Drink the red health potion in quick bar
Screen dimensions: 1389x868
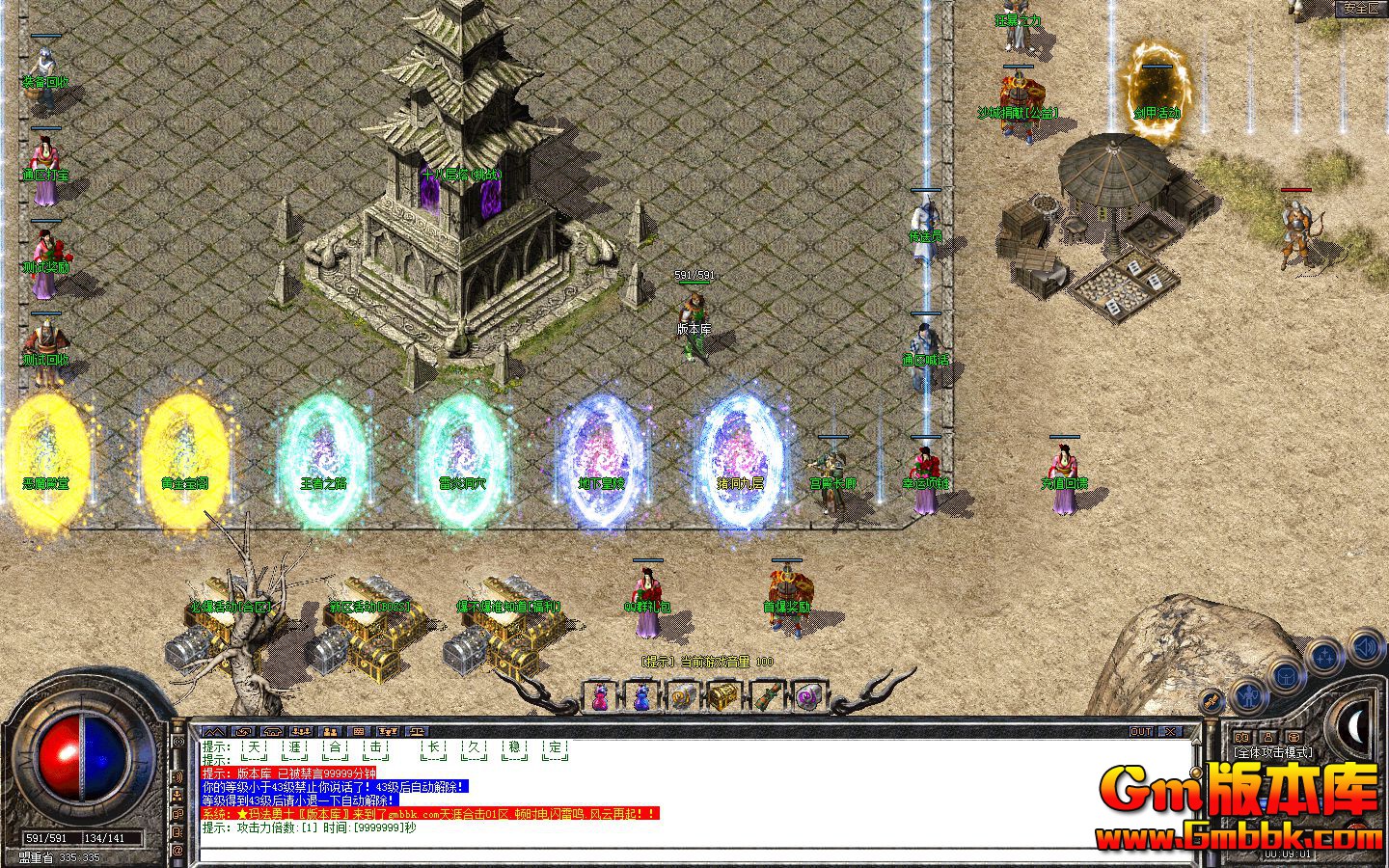[x=599, y=696]
